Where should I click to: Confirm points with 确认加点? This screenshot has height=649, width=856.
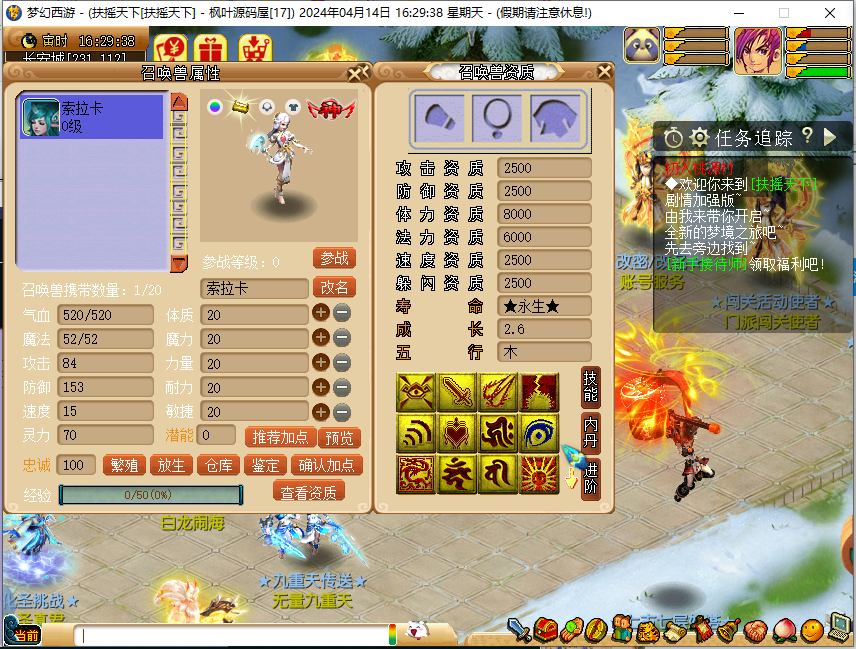pyautogui.click(x=326, y=465)
